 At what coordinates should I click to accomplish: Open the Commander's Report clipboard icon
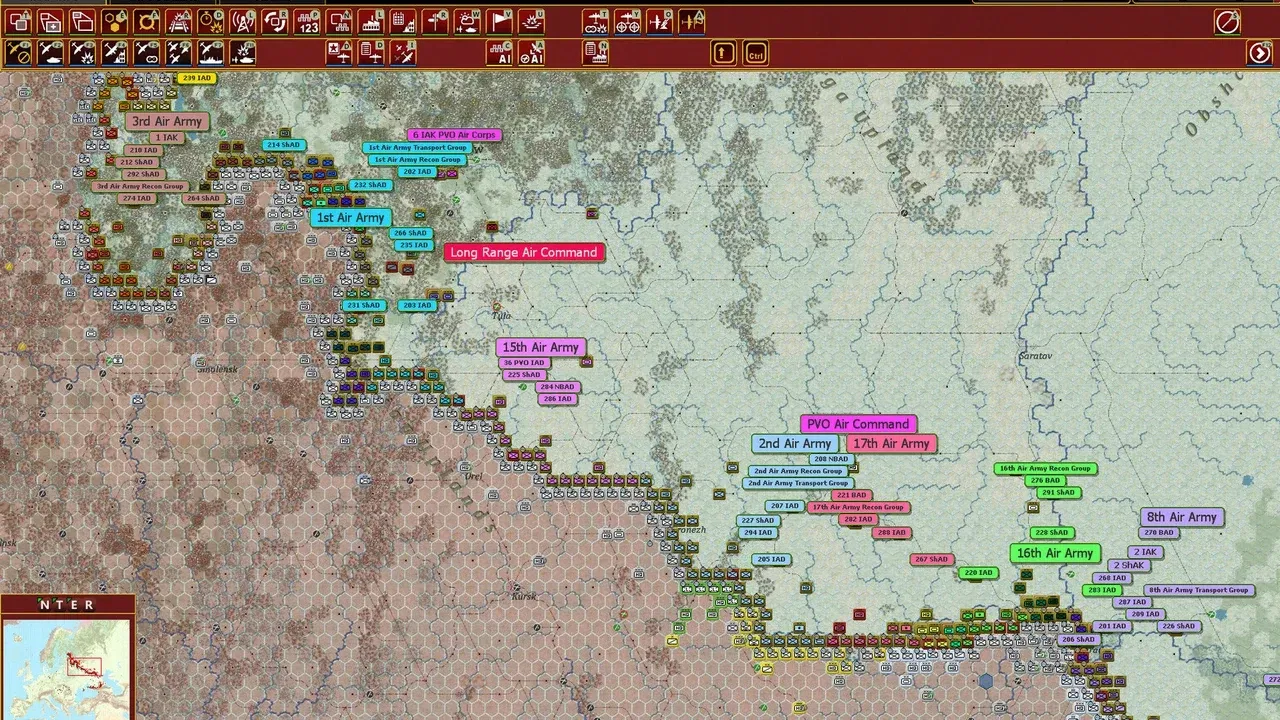[x=596, y=54]
